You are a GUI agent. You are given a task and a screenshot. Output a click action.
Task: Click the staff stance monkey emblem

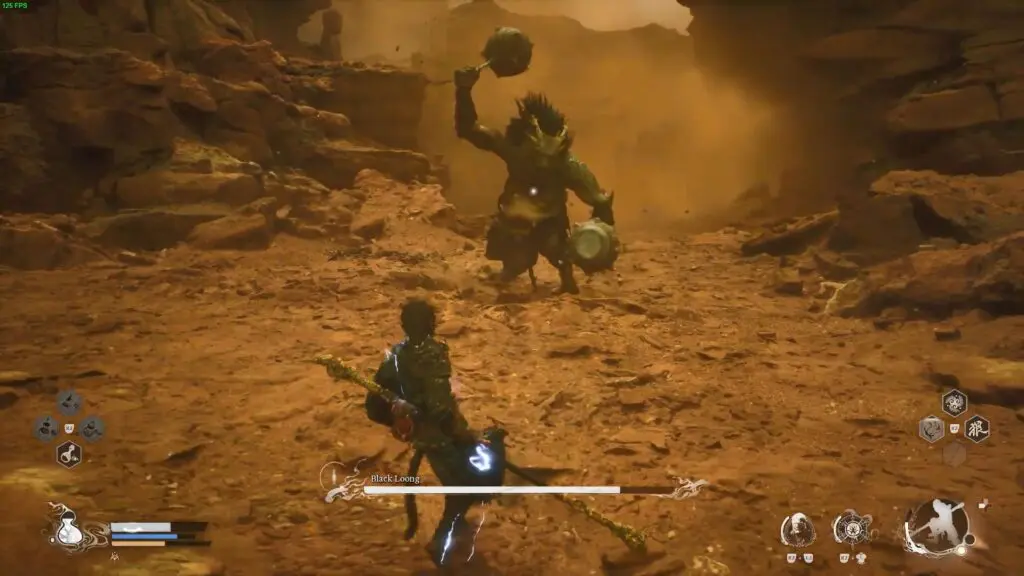[x=939, y=526]
